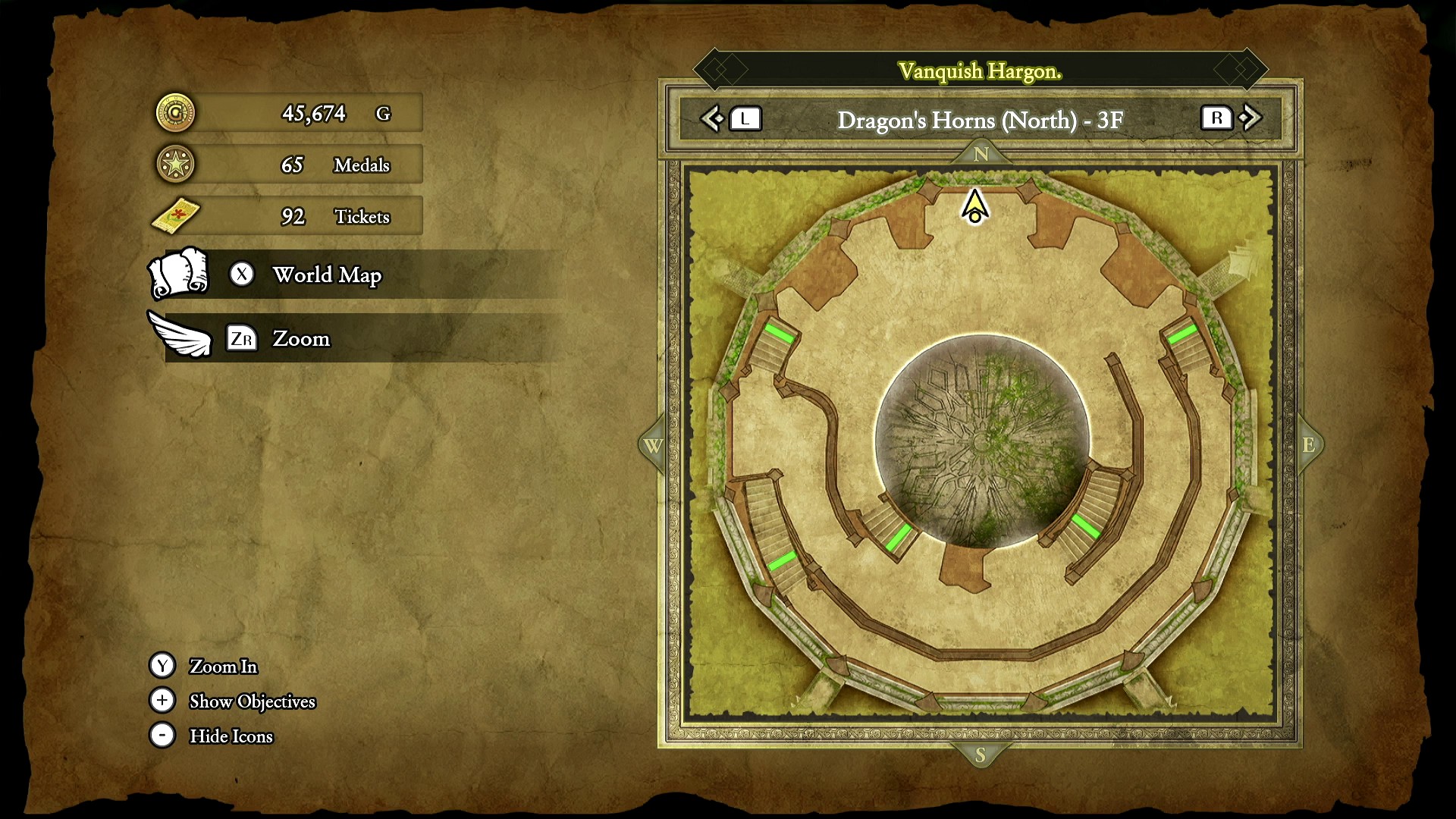Click the player arrow marker on the map
The height and width of the screenshot is (819, 1456).
974,207
